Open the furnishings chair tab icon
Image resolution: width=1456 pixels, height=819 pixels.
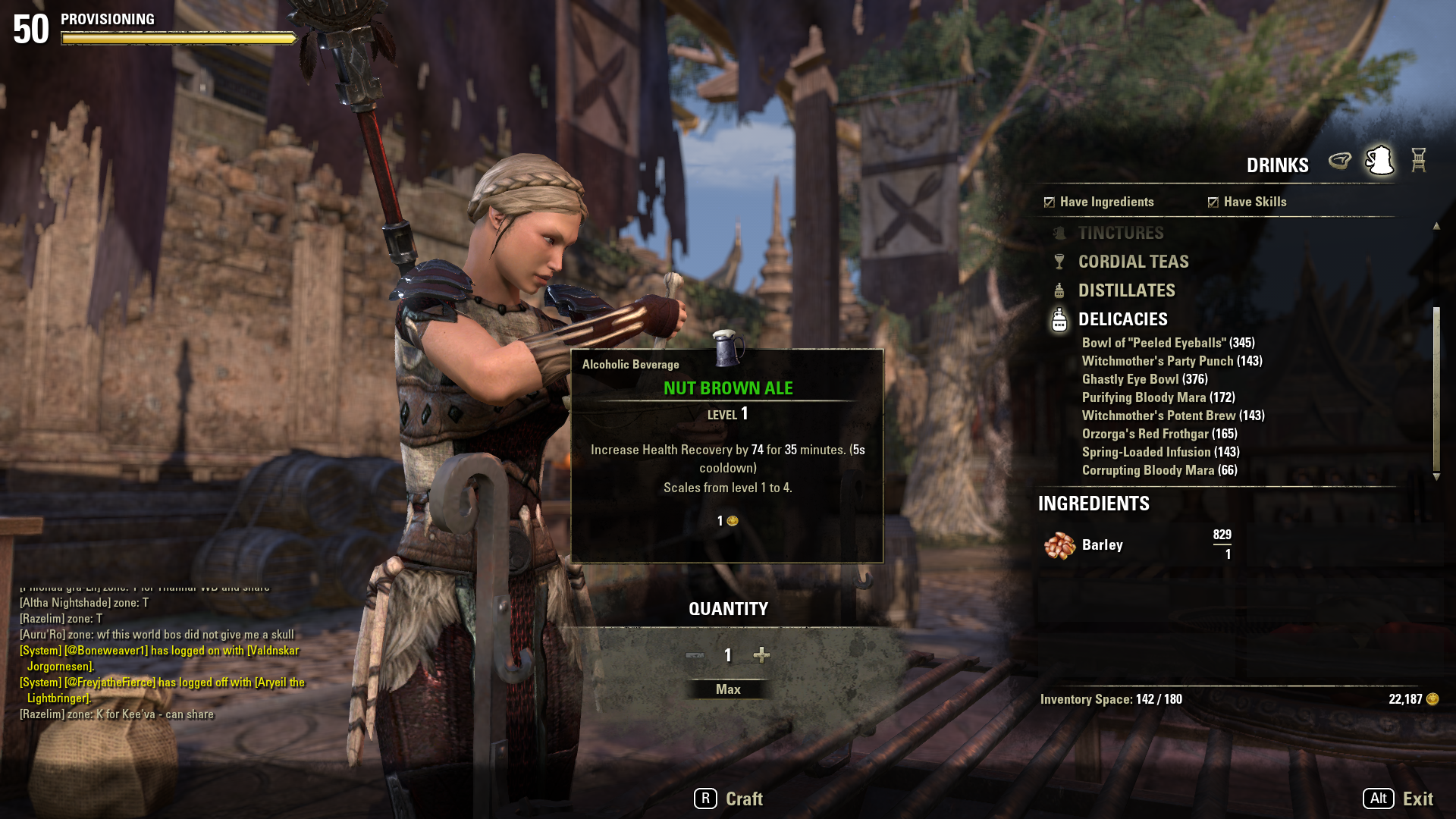[1419, 161]
